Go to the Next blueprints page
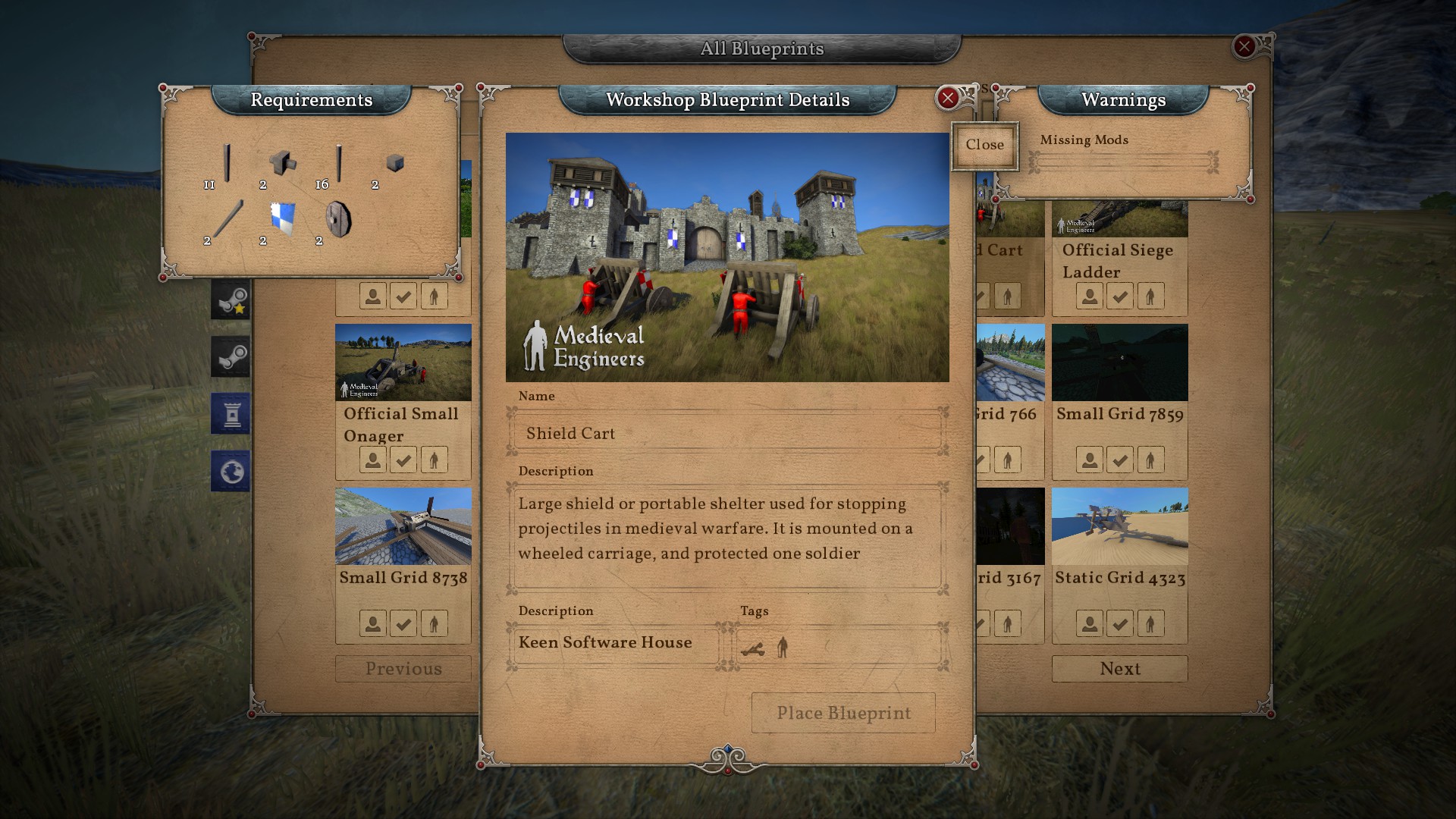This screenshot has height=819, width=1456. point(1119,669)
